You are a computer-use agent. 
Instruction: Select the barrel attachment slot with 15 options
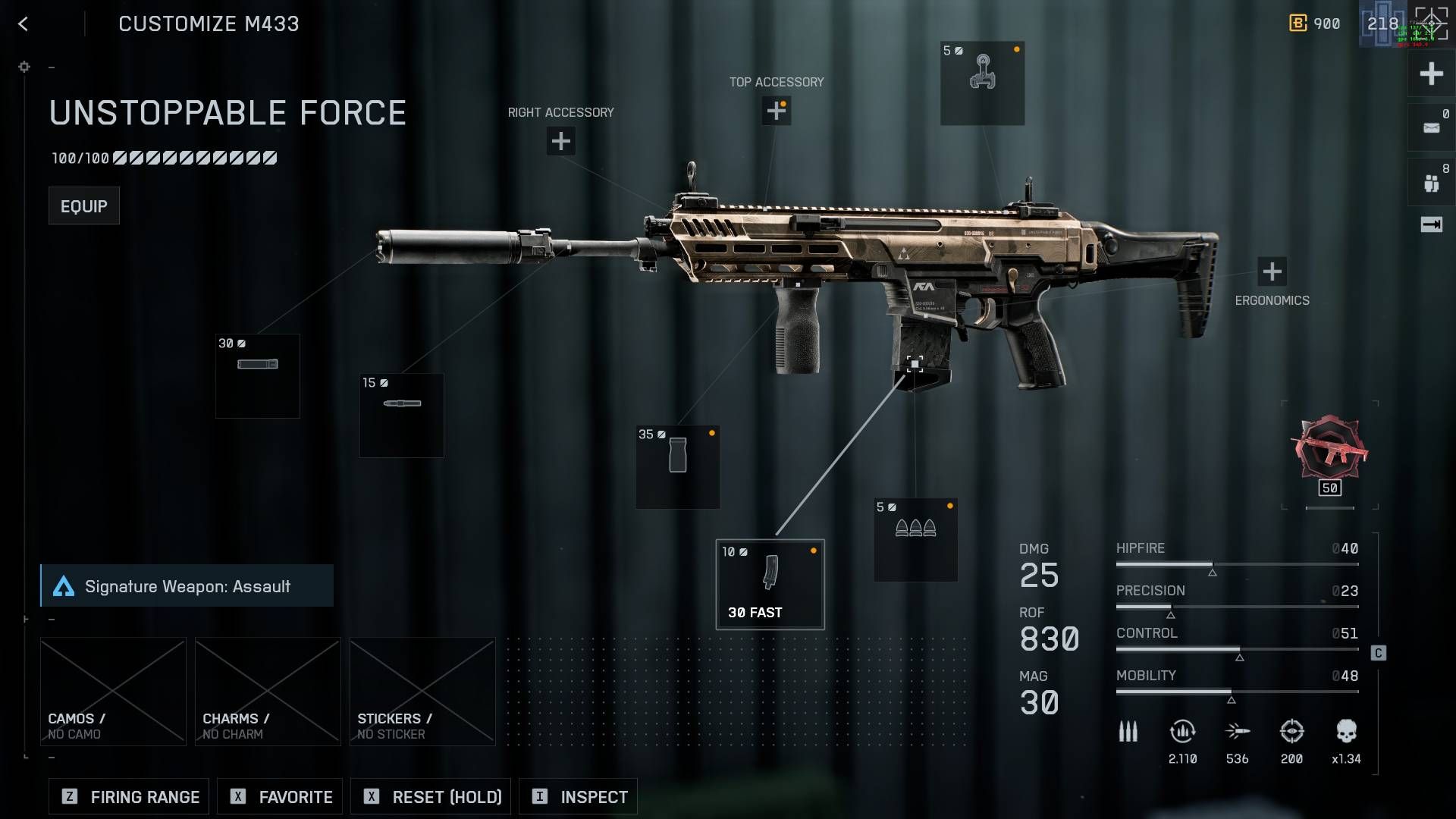(401, 415)
